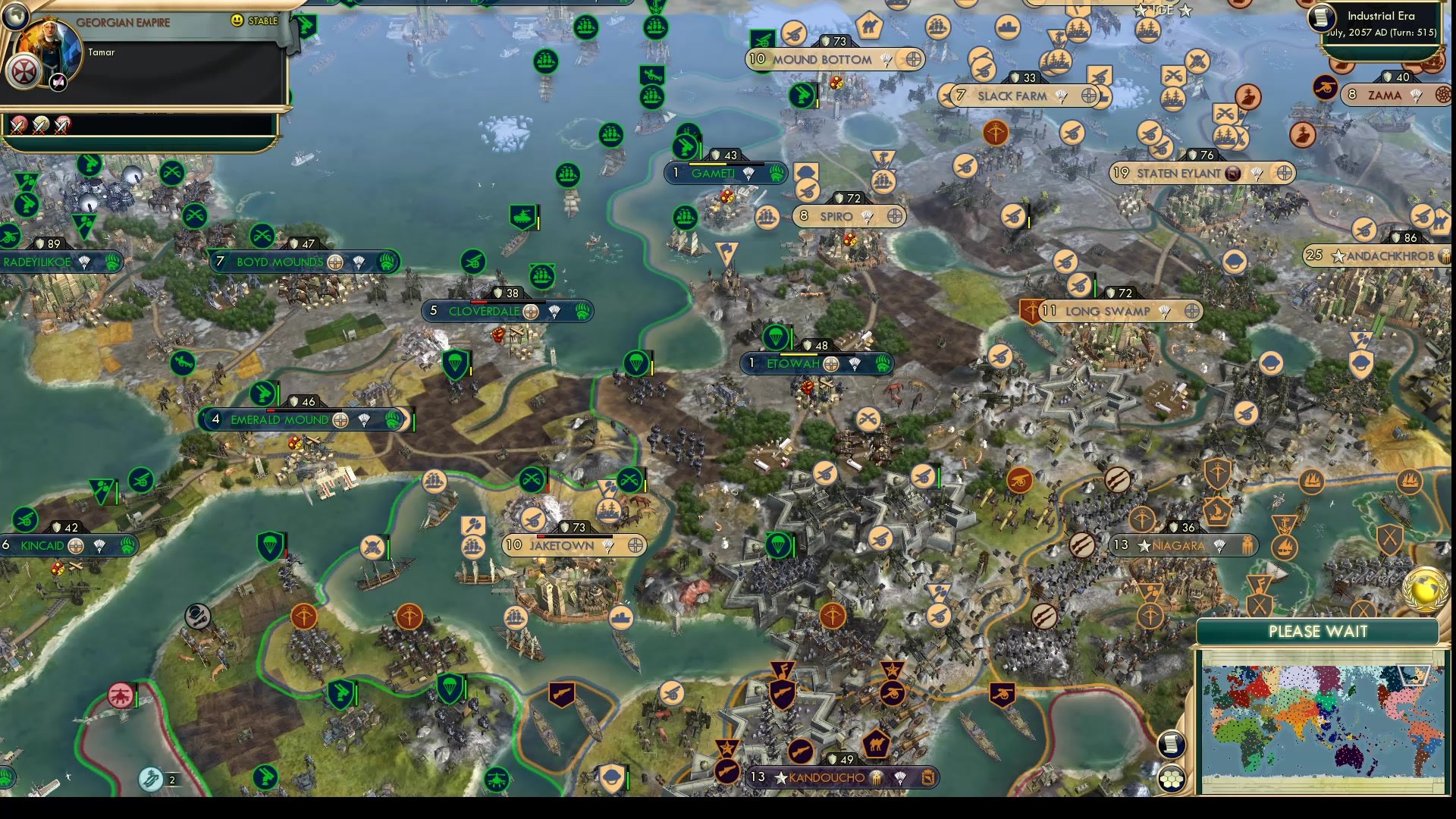Viewport: 1456px width, 819px height.
Task: Click the globe icon in the top-left corner
Action: coord(15,16)
